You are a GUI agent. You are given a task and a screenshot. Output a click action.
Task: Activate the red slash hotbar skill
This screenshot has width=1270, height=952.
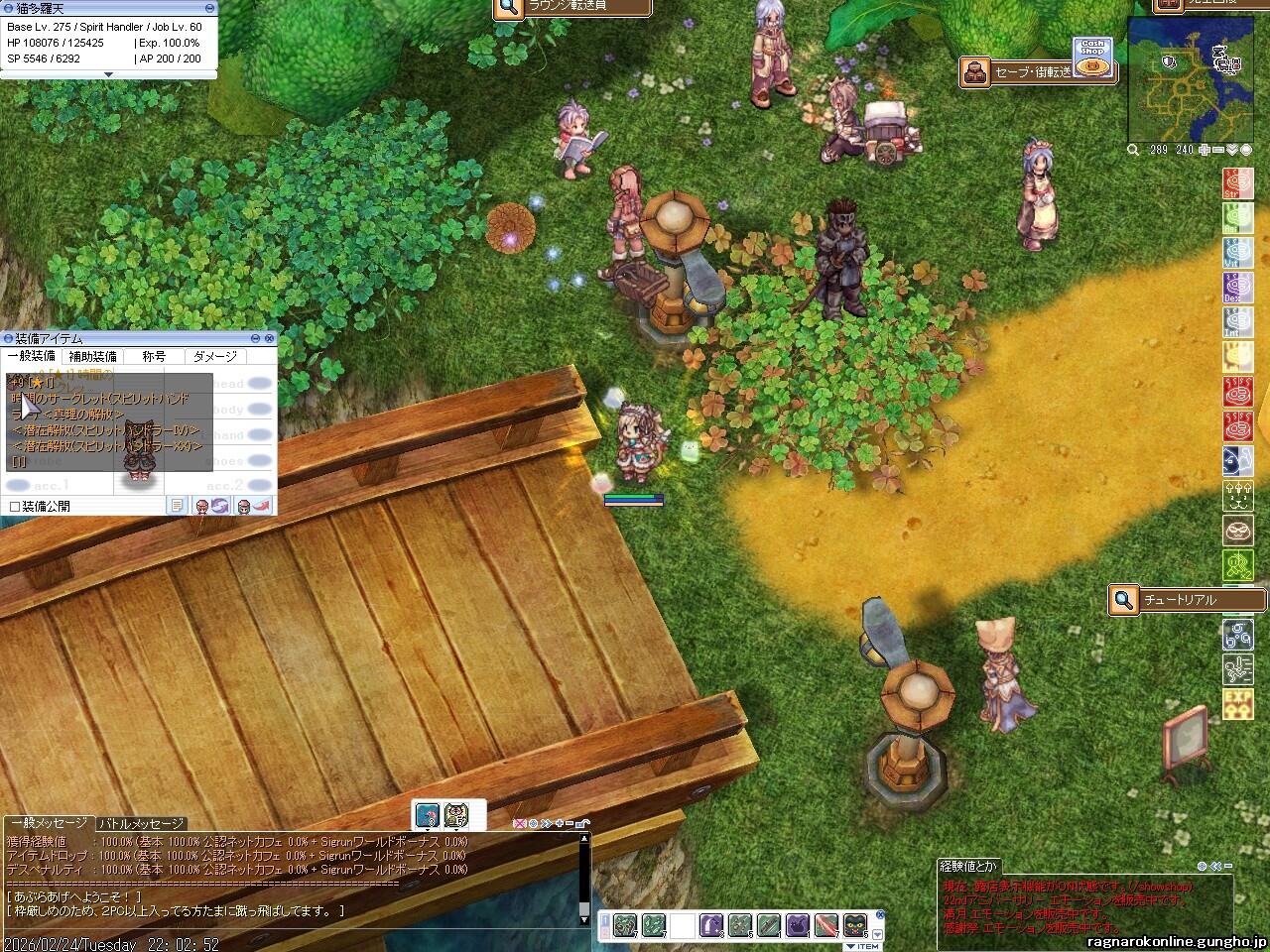827,926
